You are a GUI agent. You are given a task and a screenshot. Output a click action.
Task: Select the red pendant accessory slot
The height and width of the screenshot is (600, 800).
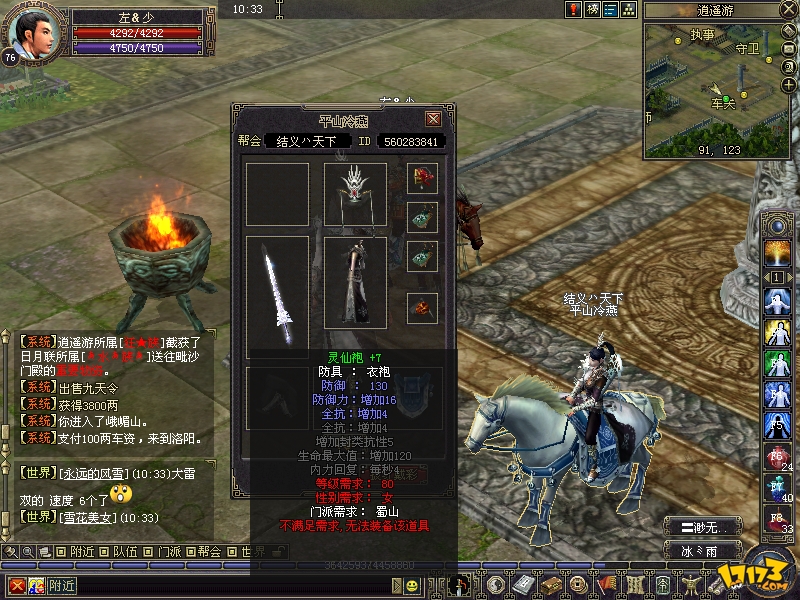click(x=422, y=178)
